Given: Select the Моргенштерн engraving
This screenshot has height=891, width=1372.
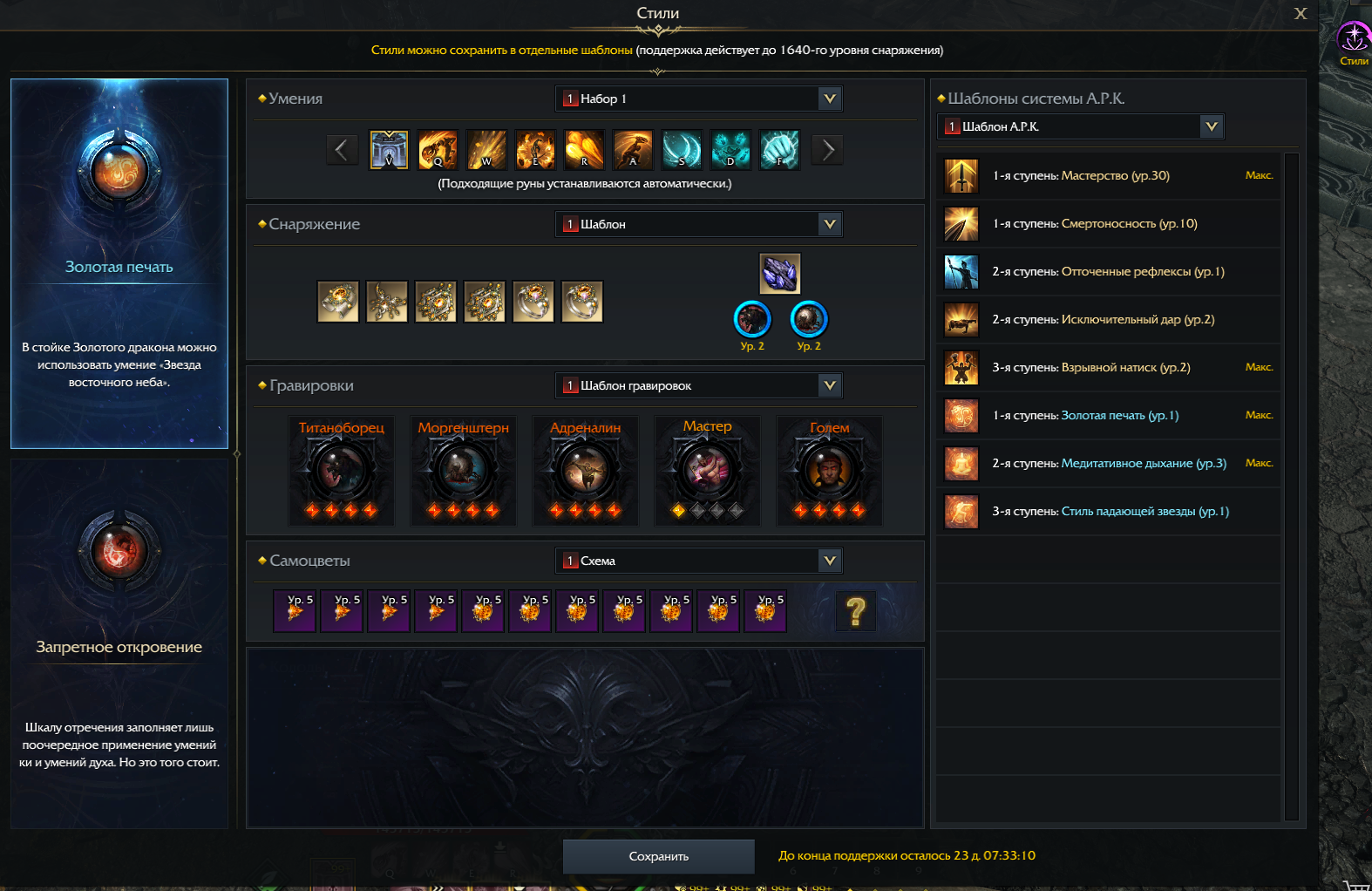Looking at the screenshot, I should [464, 471].
